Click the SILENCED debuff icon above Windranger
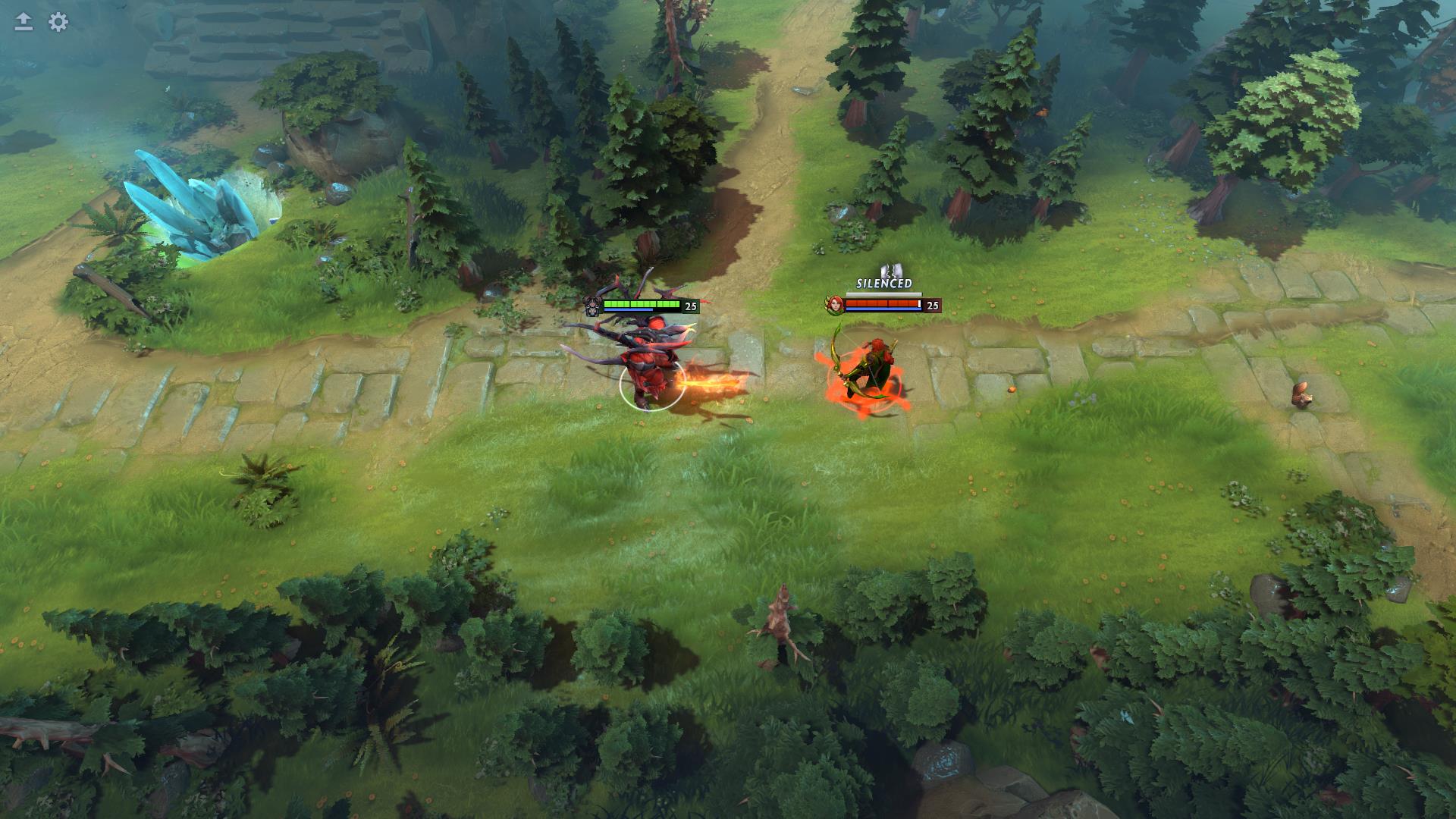 coord(892,271)
